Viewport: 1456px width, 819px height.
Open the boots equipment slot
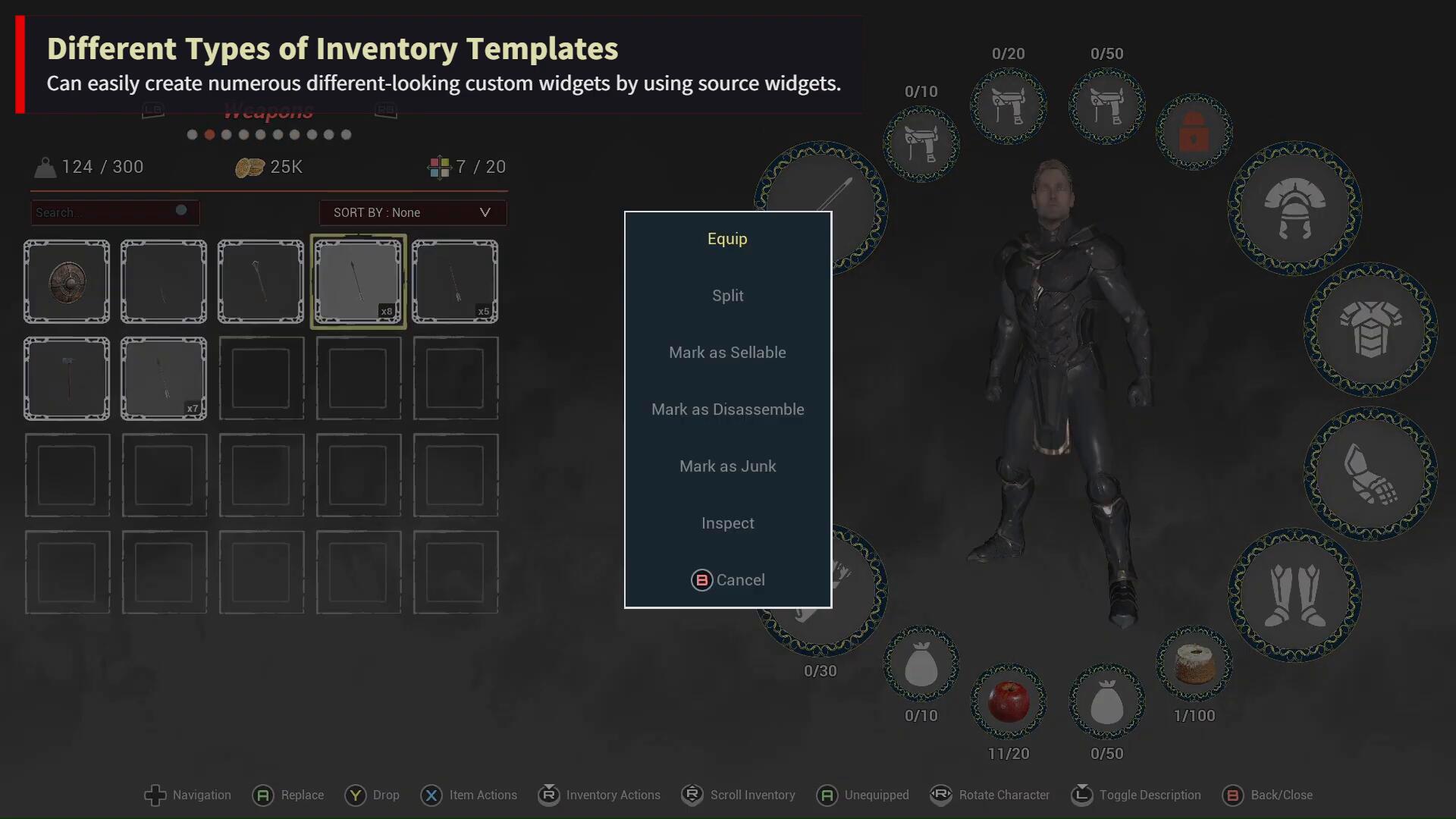pyautogui.click(x=1294, y=595)
